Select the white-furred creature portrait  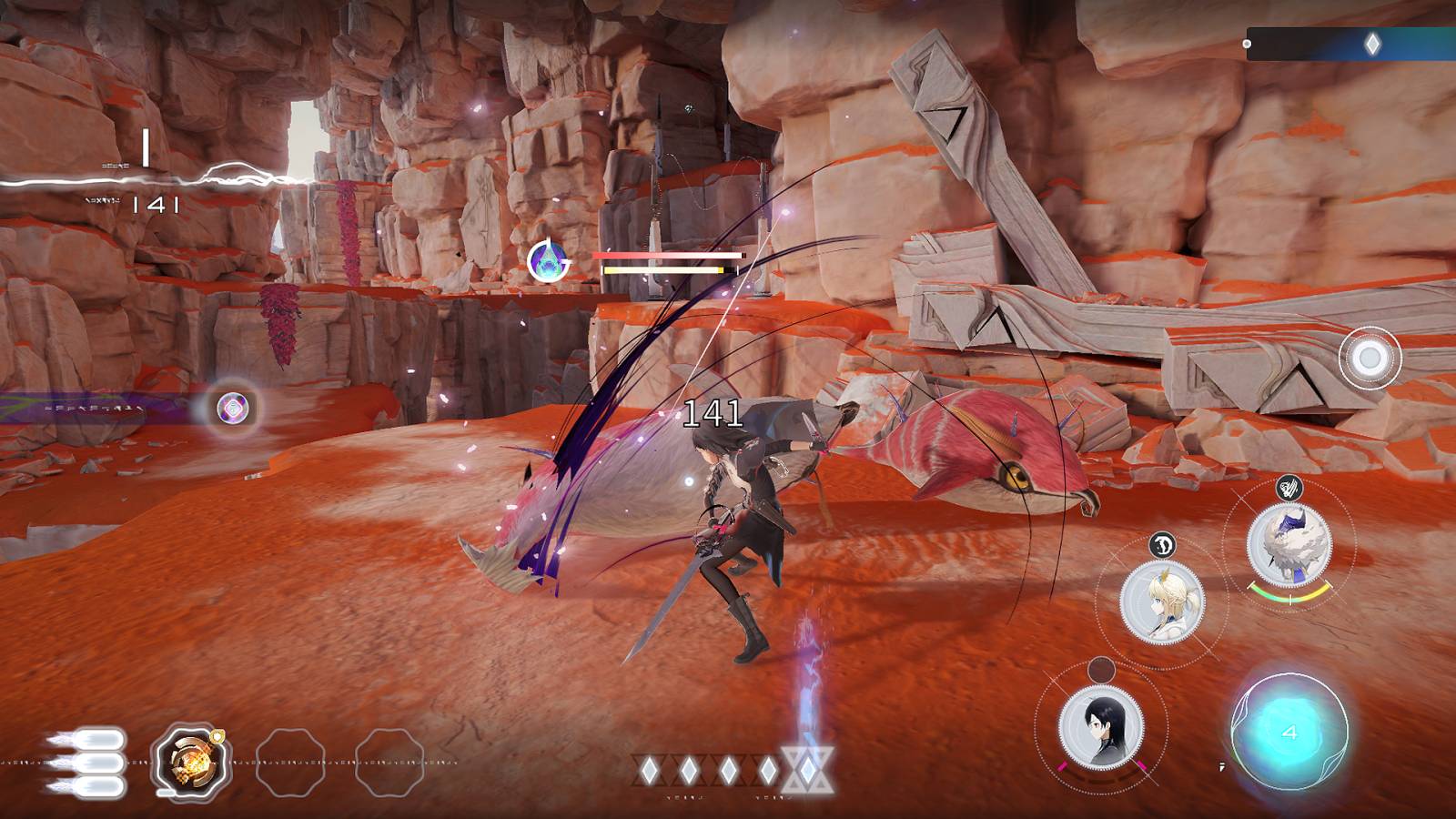pos(1289,543)
